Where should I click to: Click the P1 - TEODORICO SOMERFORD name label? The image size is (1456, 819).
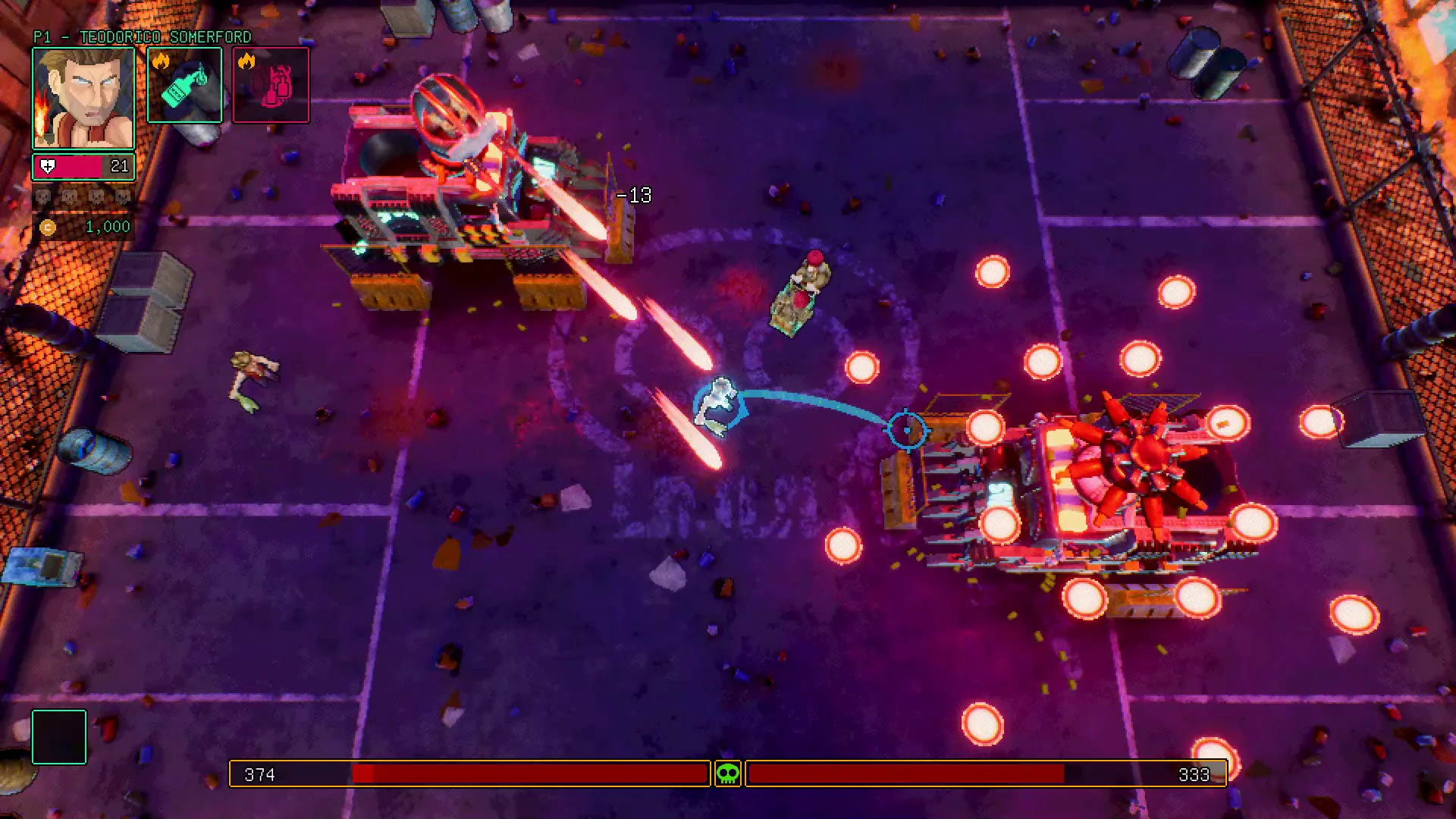[x=141, y=36]
